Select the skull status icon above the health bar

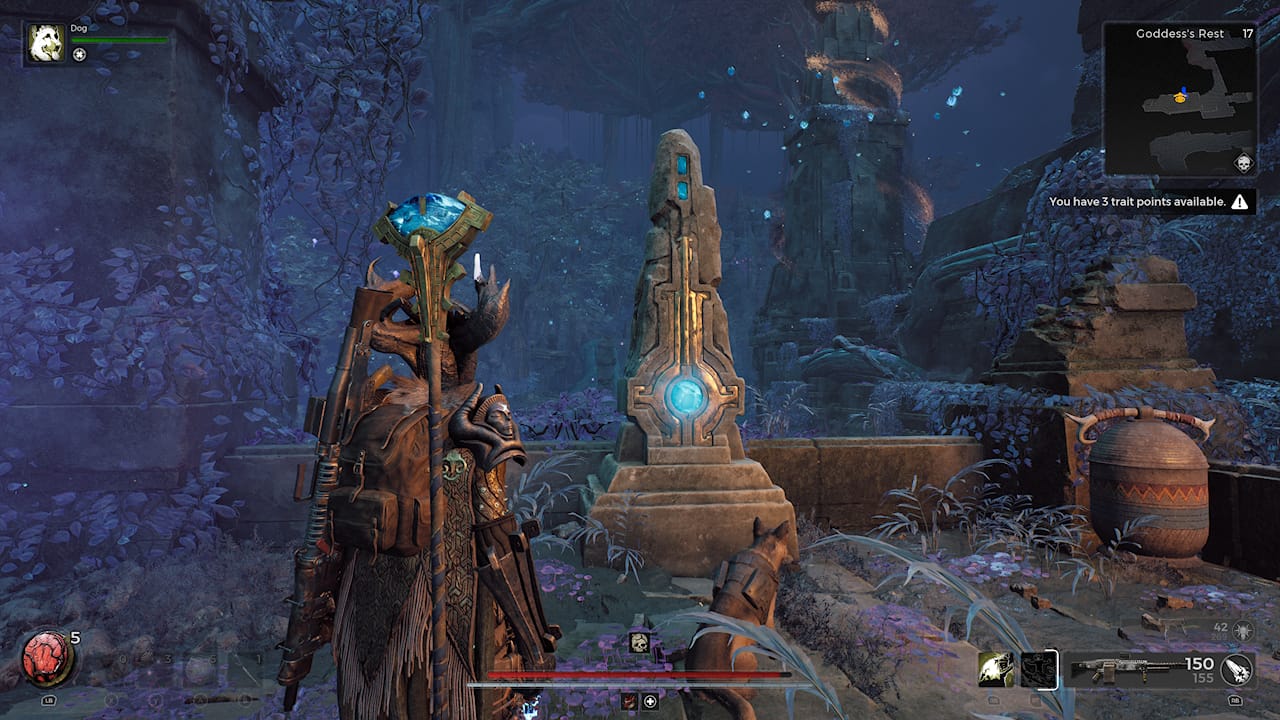638,643
